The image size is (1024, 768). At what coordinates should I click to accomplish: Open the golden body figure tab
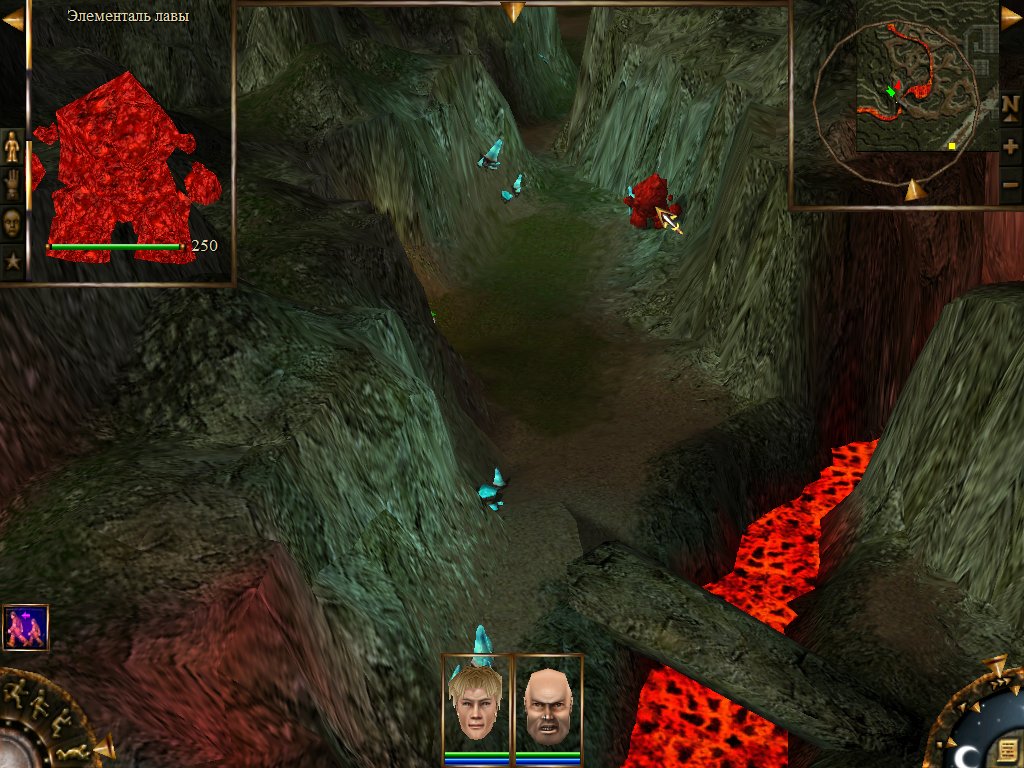point(12,147)
